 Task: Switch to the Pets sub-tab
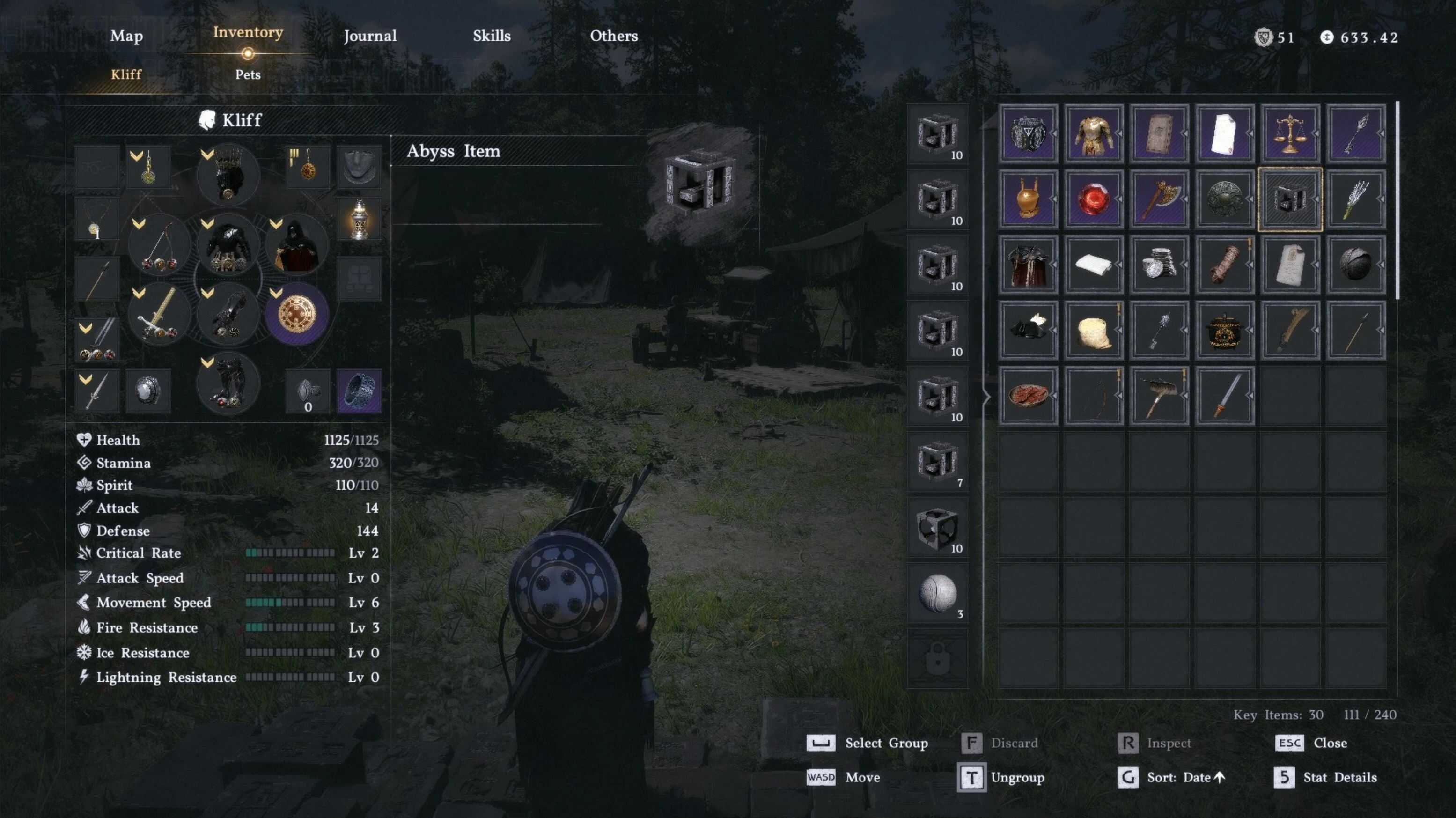[x=248, y=74]
